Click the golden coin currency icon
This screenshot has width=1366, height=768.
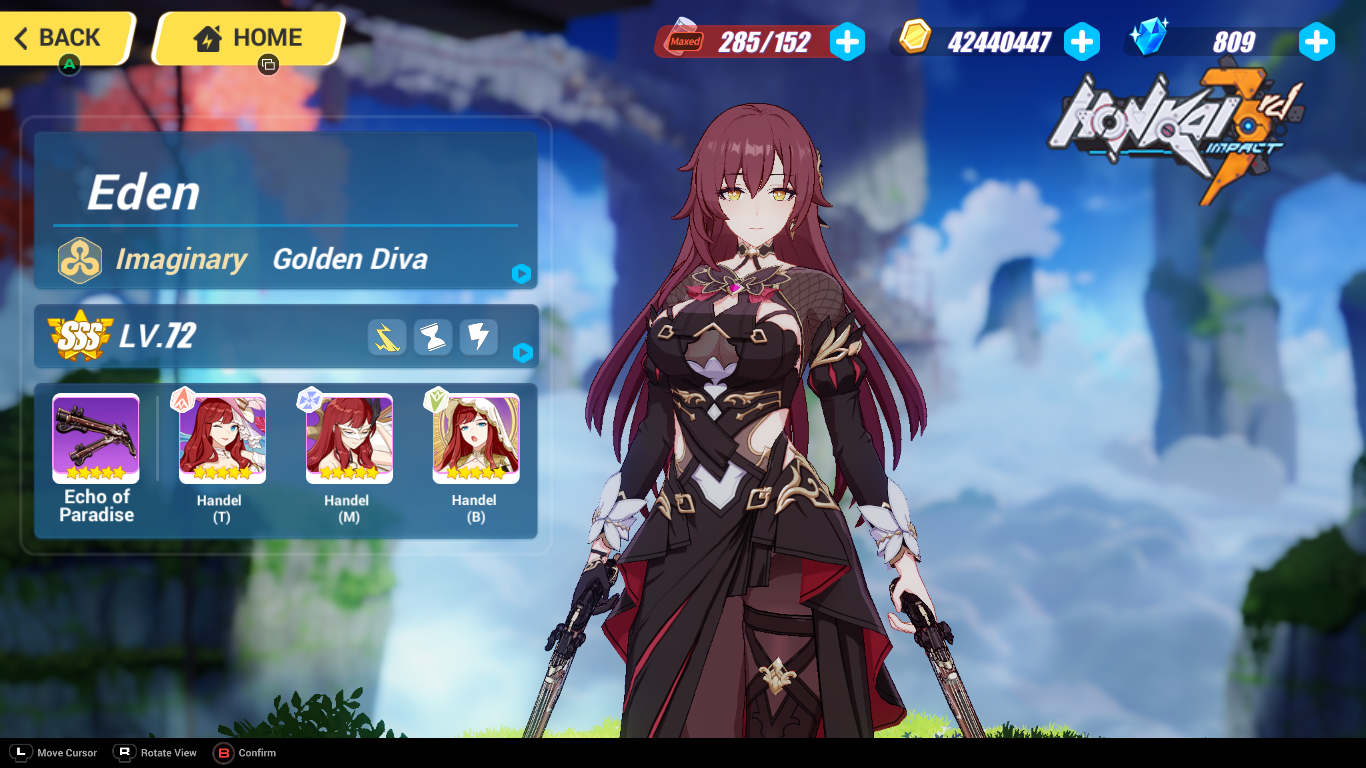point(915,42)
